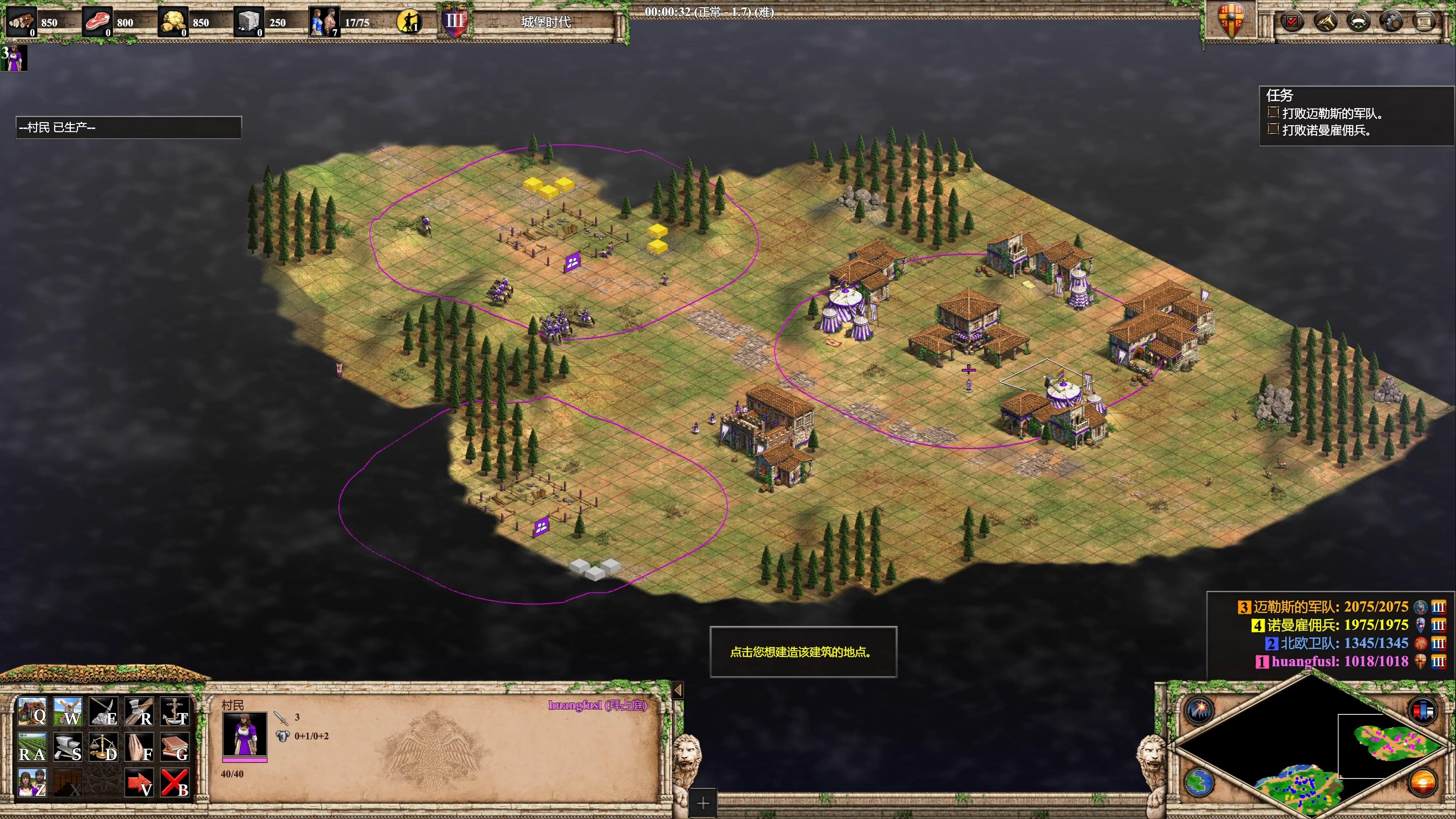Open the laurel wreath tech tree button
The width and height of the screenshot is (1456, 819).
(x=1358, y=22)
